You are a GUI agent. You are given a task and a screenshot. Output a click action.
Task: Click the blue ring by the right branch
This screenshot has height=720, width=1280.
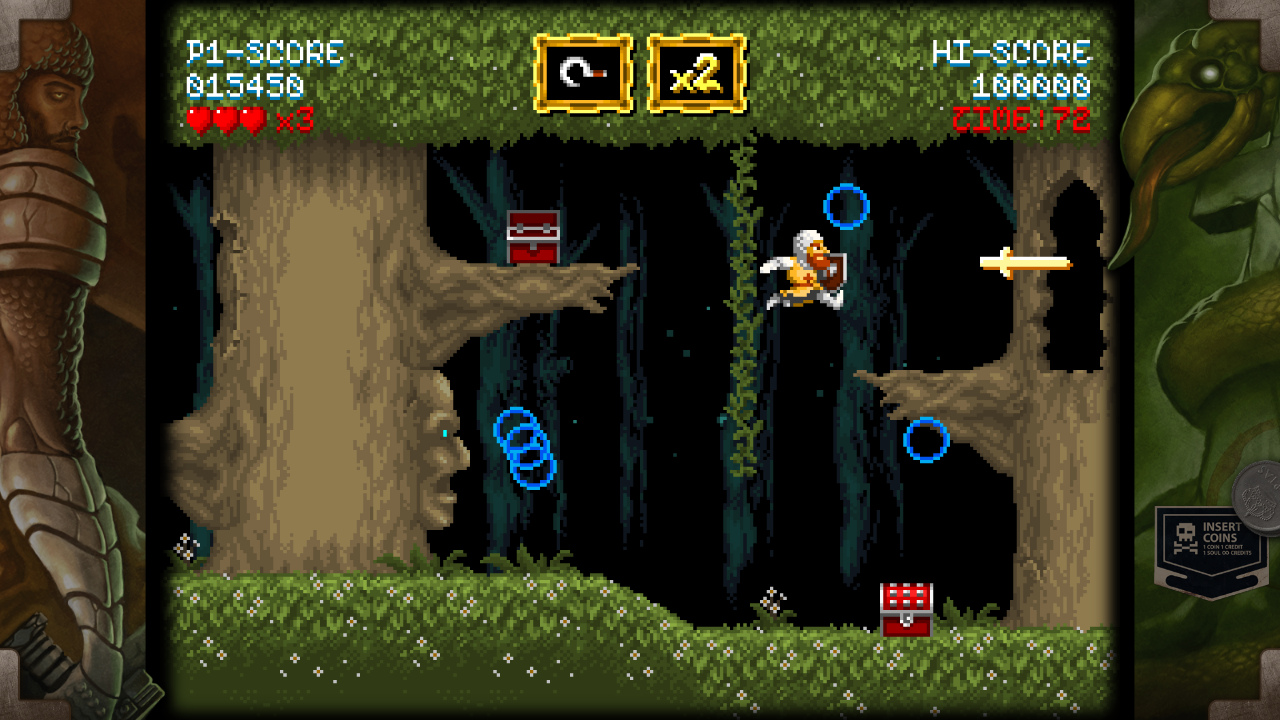[928, 440]
